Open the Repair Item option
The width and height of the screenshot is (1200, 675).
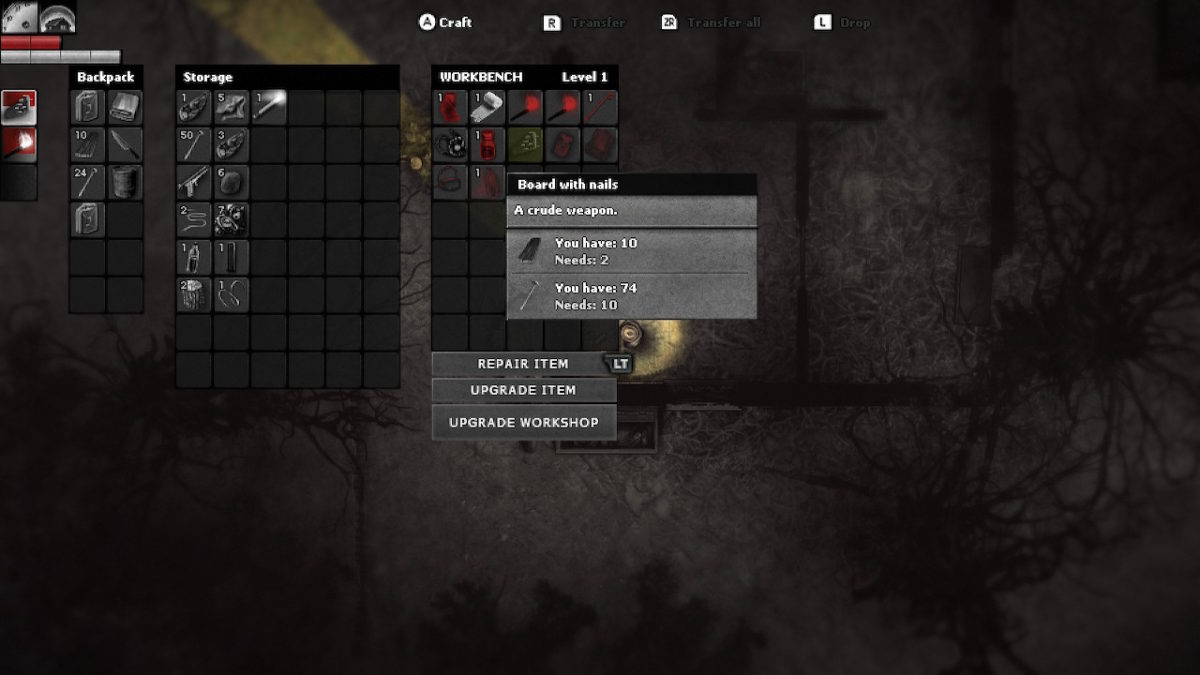[x=523, y=364]
